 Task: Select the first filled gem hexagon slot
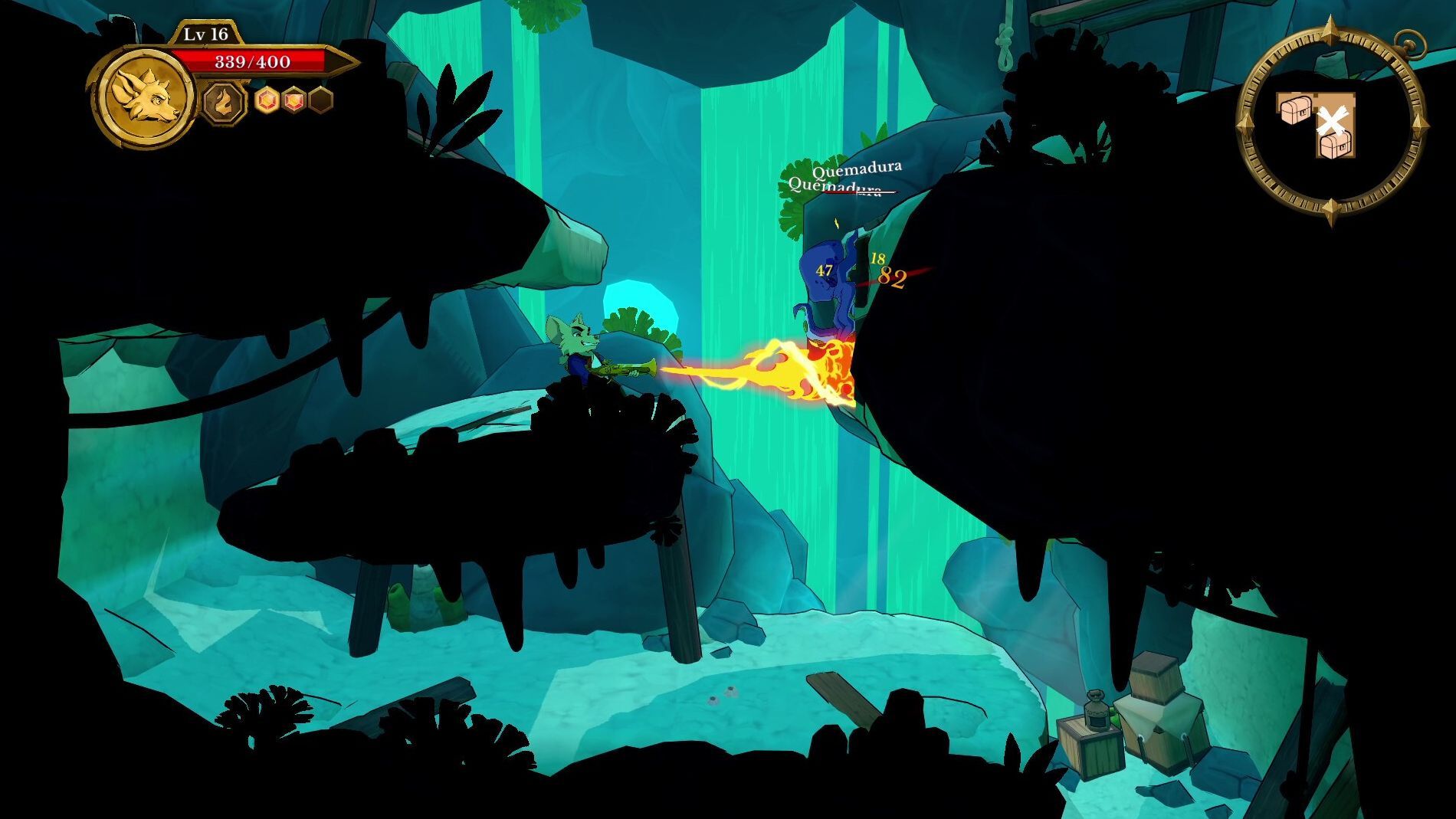(x=268, y=100)
